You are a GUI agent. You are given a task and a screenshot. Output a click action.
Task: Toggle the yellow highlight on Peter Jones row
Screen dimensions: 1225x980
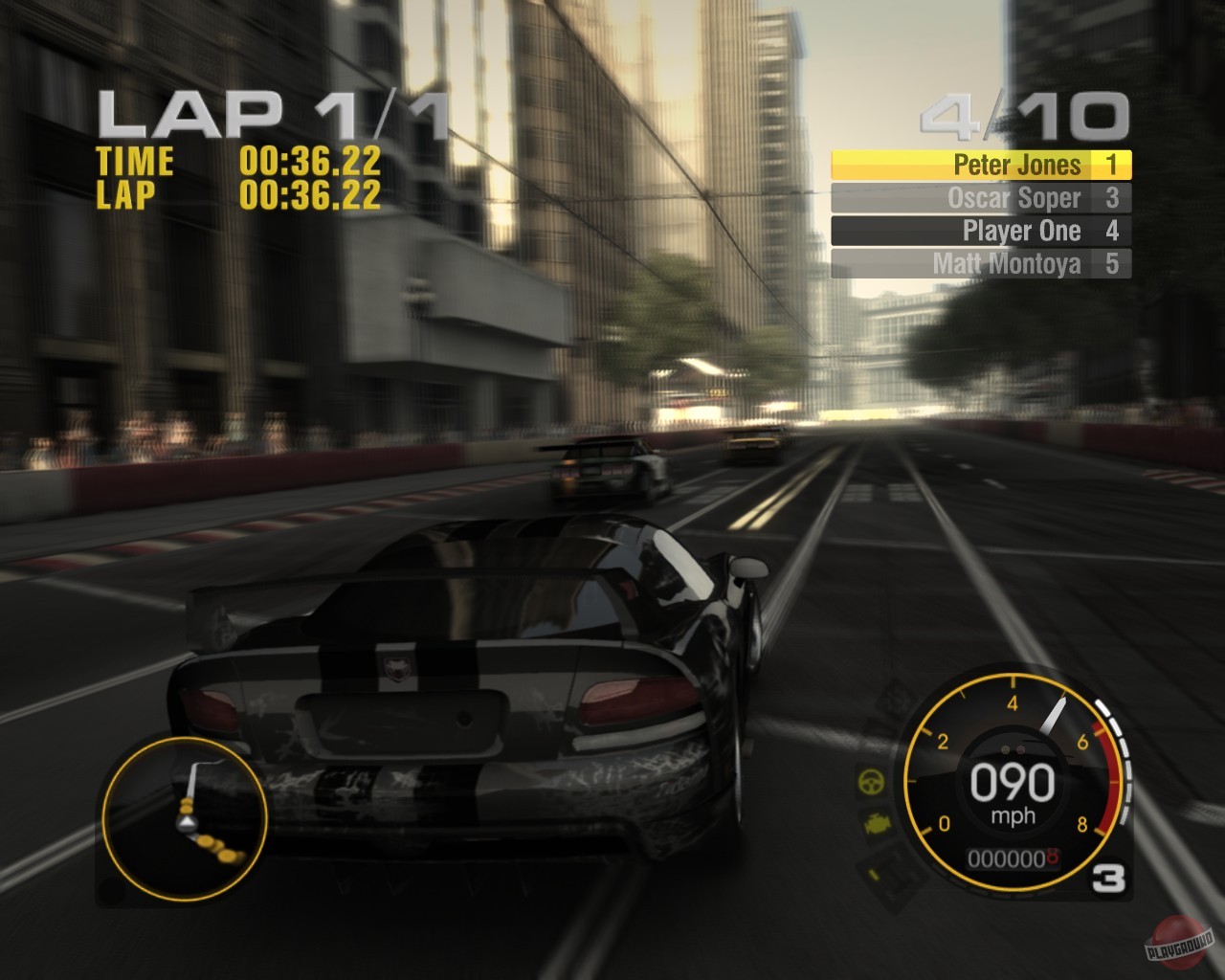(981, 165)
